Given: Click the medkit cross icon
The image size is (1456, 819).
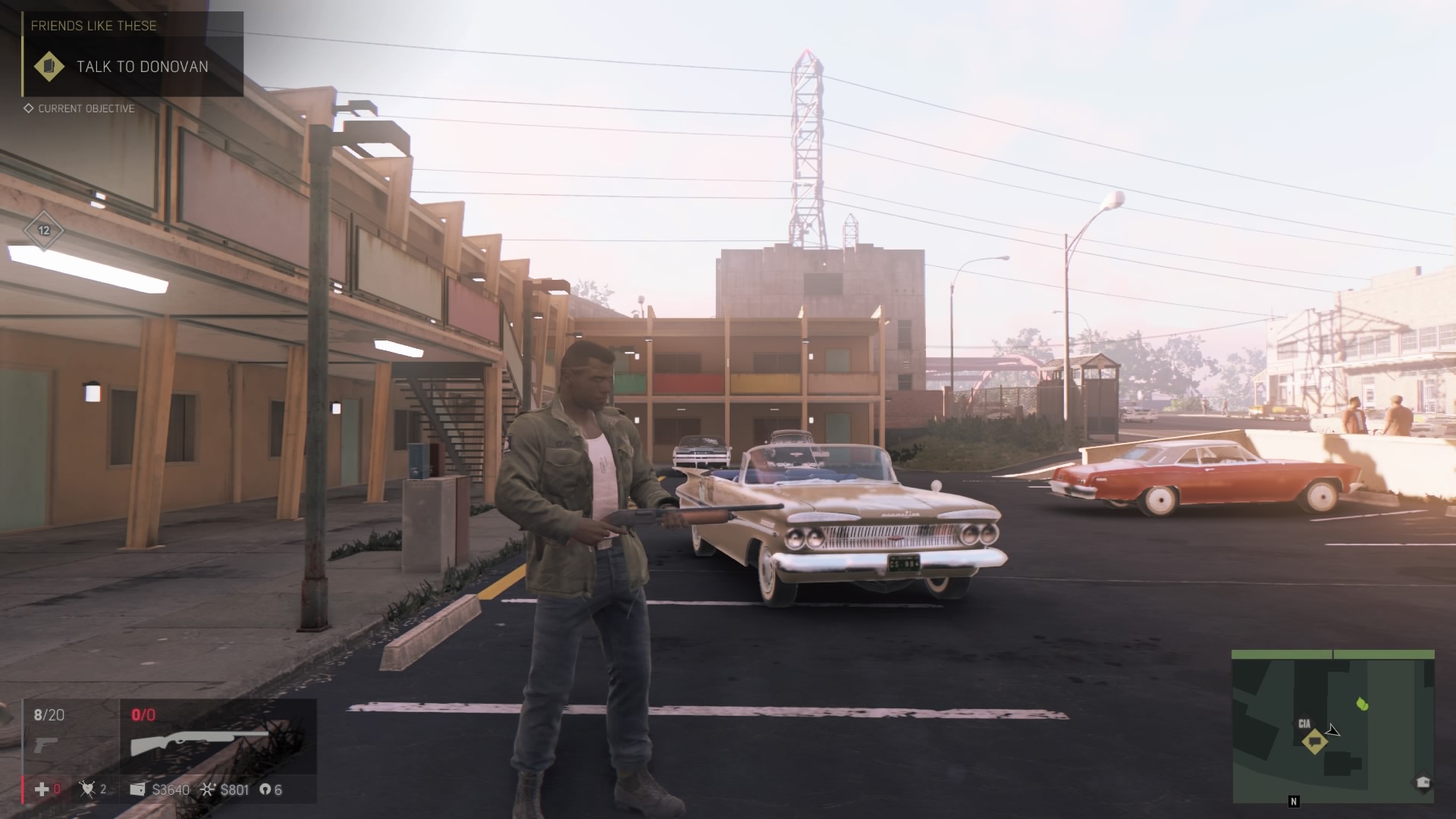Looking at the screenshot, I should [42, 789].
